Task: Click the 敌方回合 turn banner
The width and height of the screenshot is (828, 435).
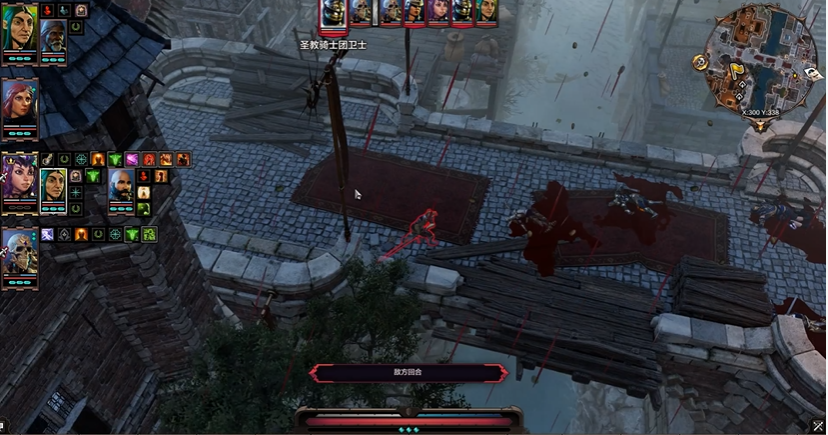Action: click(x=409, y=372)
